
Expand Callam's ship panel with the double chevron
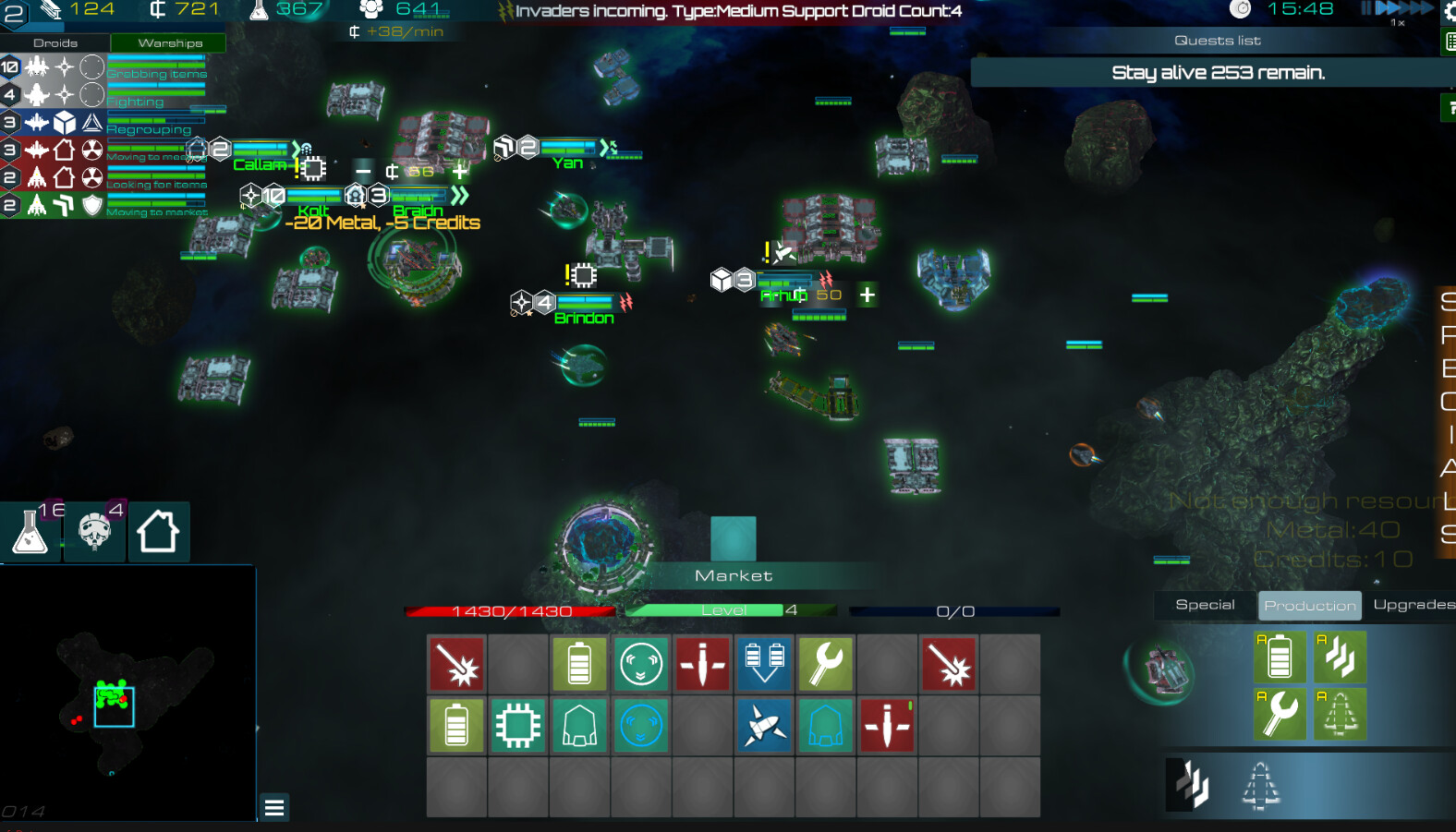296,146
